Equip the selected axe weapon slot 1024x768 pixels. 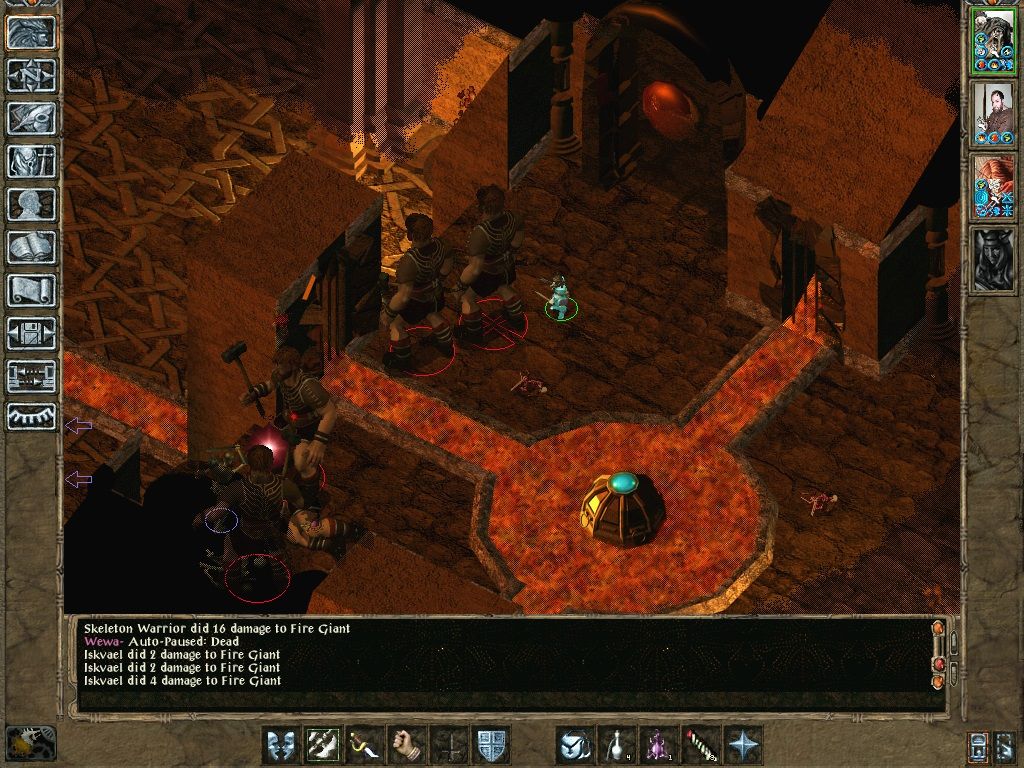[323, 745]
